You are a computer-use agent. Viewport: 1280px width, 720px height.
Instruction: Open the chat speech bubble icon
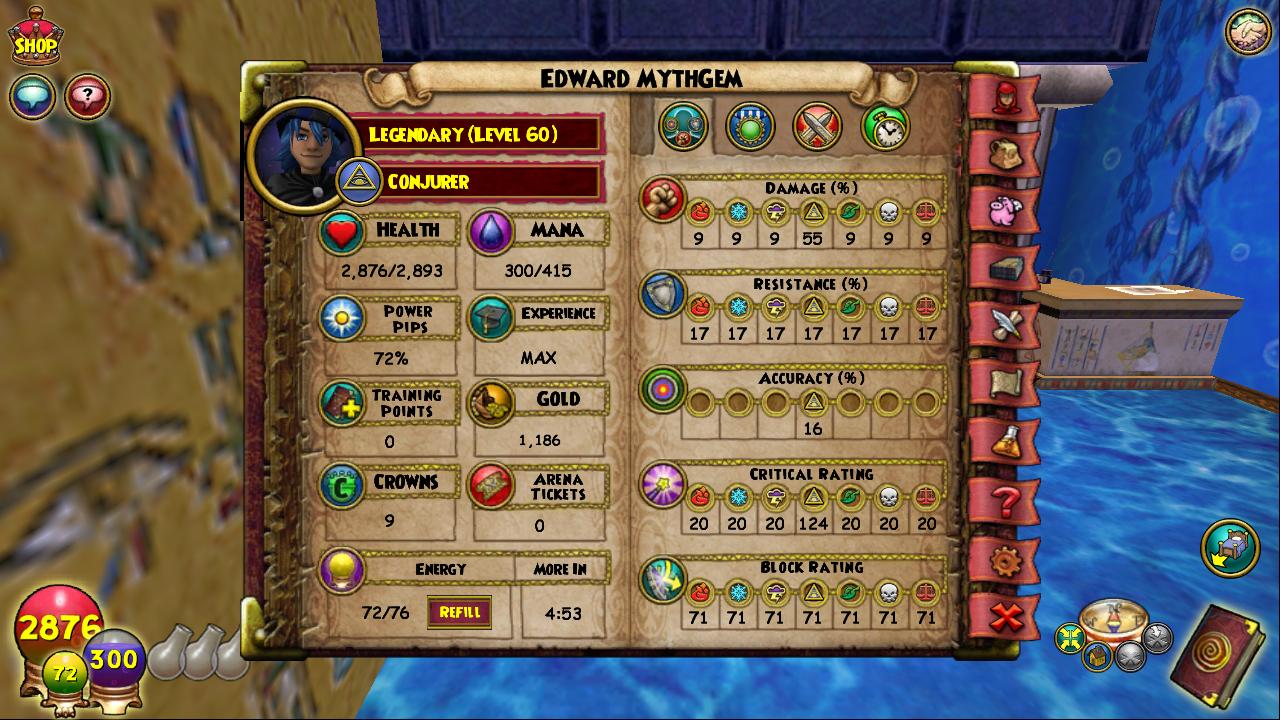(32, 97)
